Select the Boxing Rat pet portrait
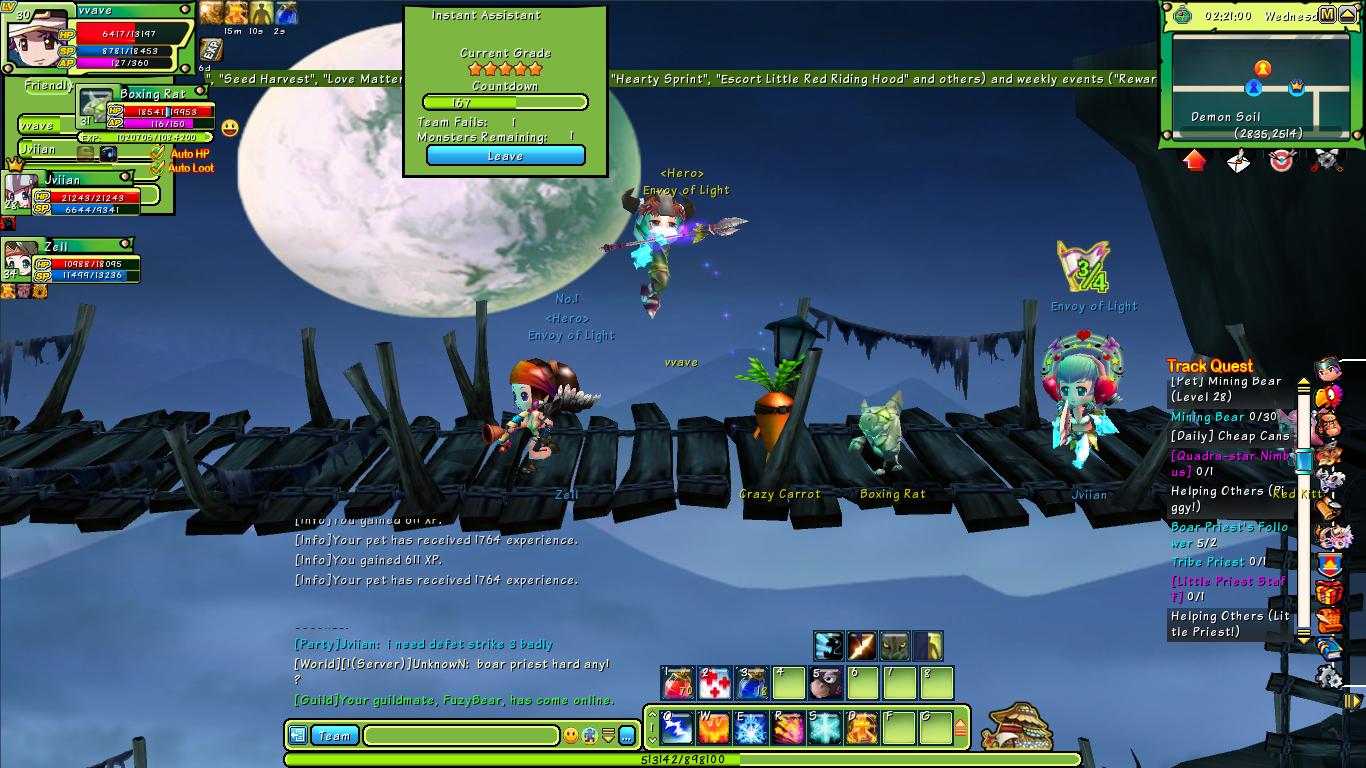The width and height of the screenshot is (1366, 768). pyautogui.click(x=97, y=106)
